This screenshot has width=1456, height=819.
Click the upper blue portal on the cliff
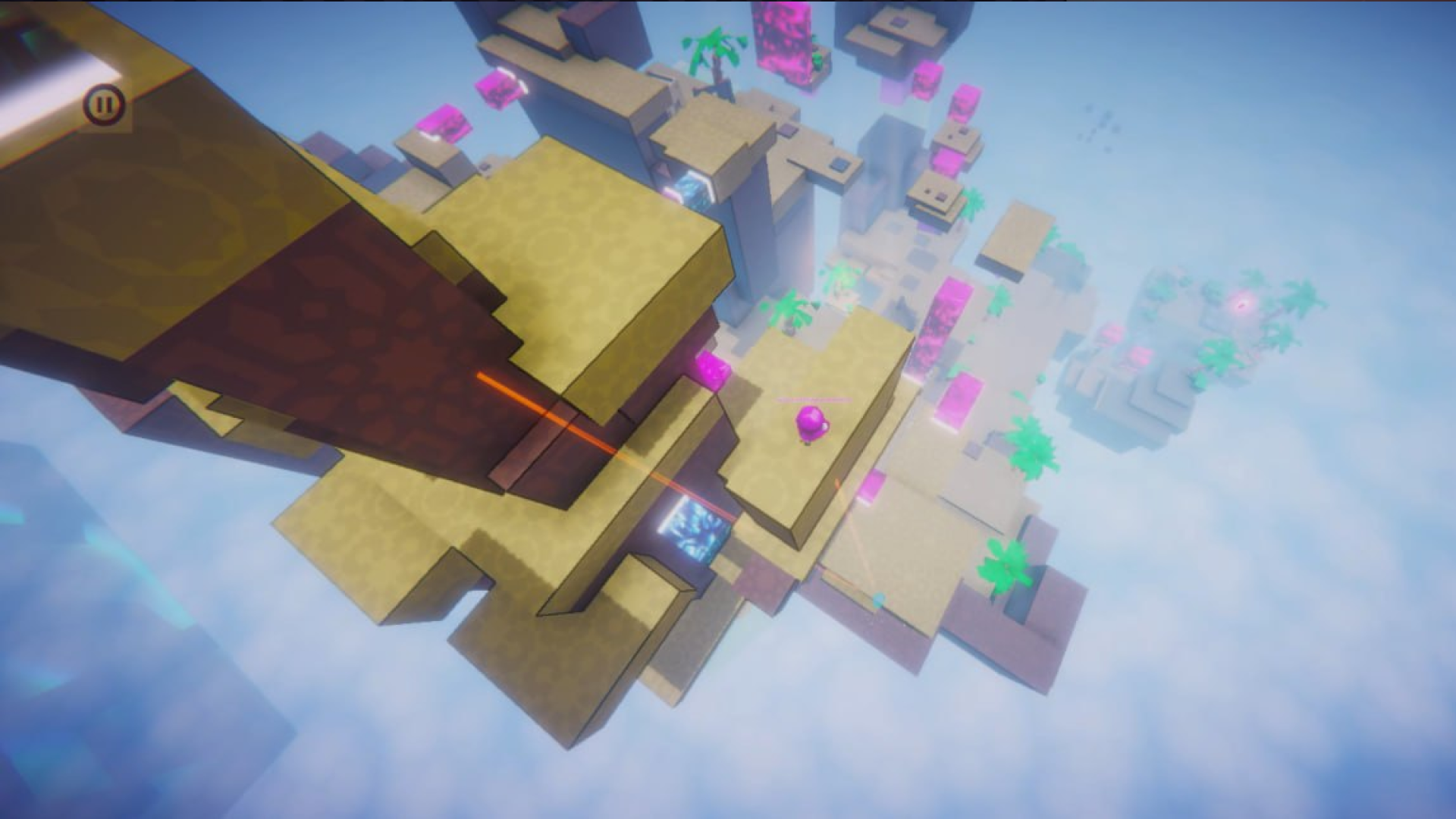pyautogui.click(x=695, y=191)
